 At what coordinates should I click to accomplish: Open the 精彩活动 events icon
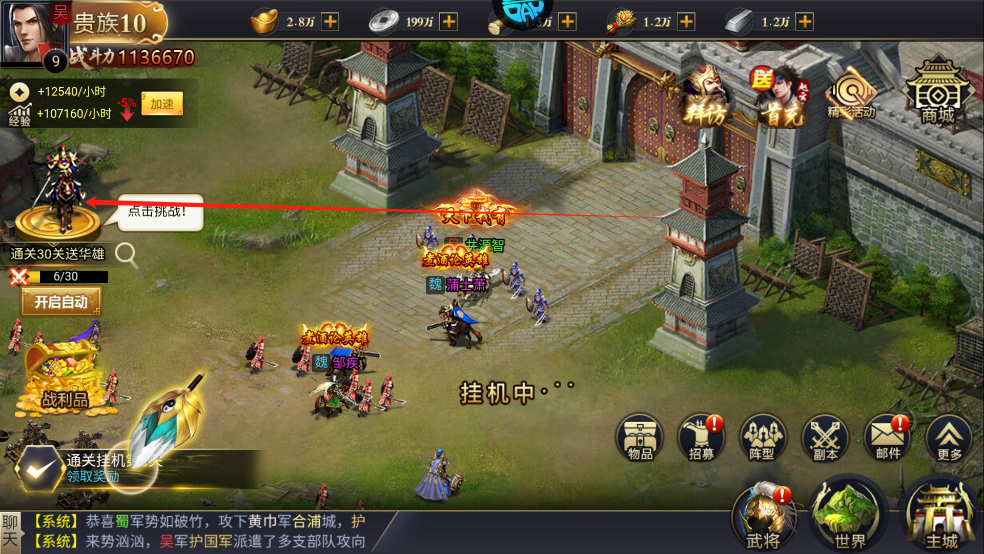[851, 93]
